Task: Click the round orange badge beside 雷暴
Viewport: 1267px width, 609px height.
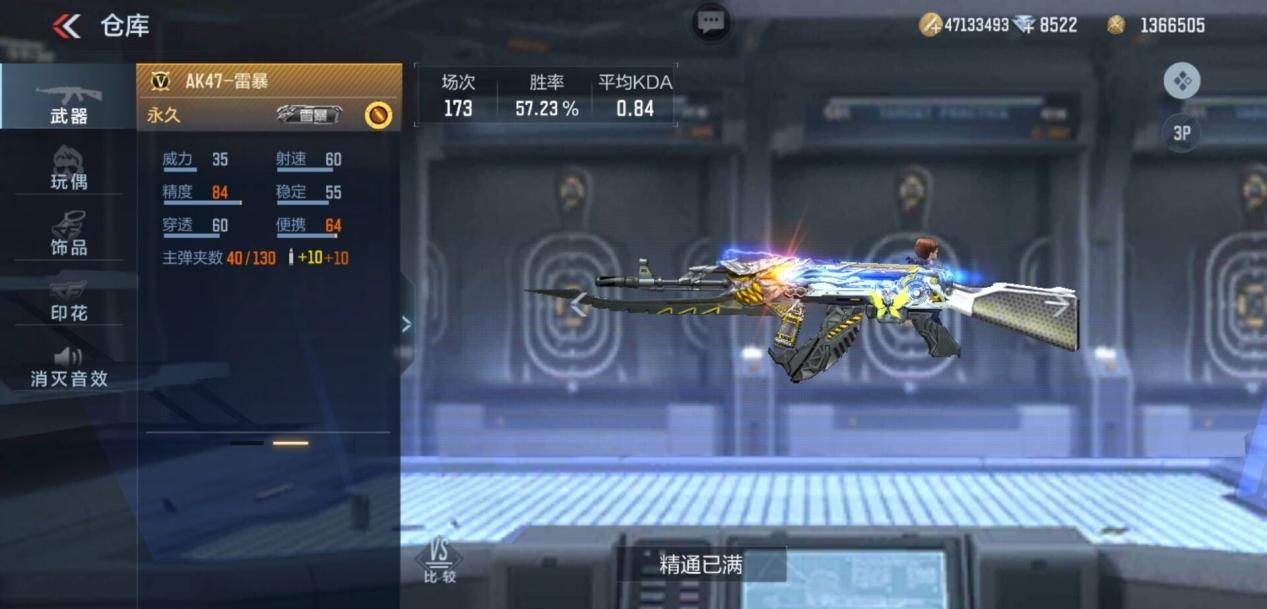Action: coord(378,115)
